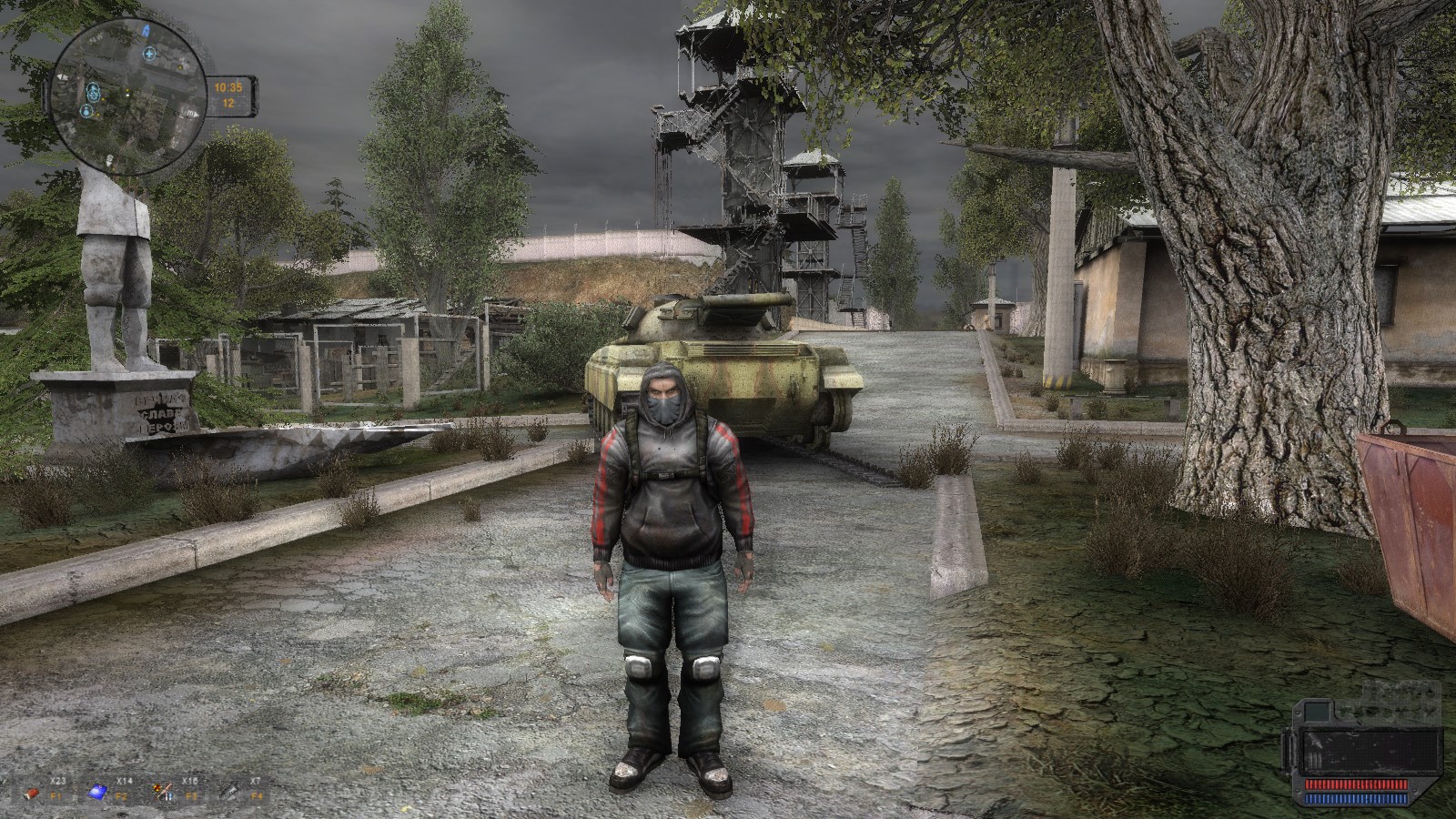Click the blue north arrow on minimap
The image size is (1456, 819).
tap(144, 31)
